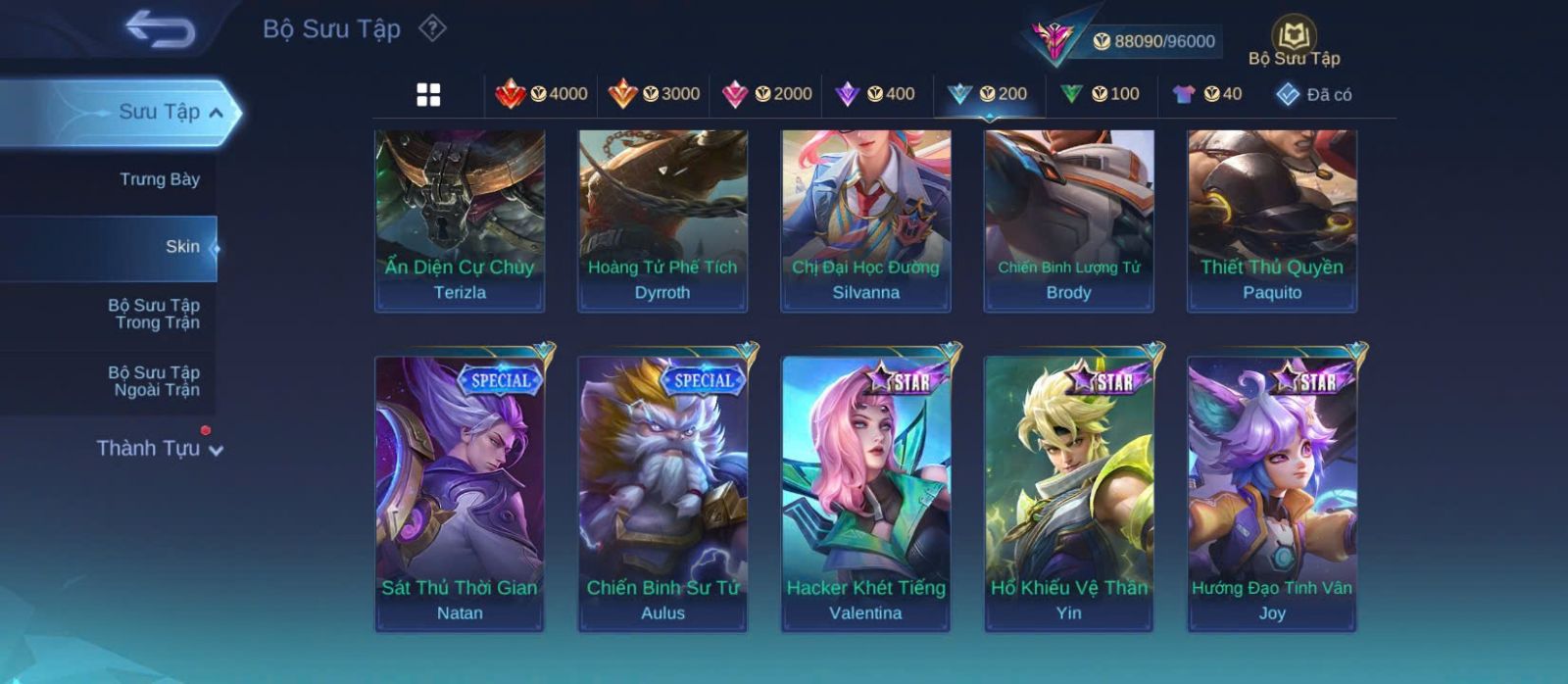
Task: Open the Trưng Bày menu entry
Action: click(x=159, y=179)
